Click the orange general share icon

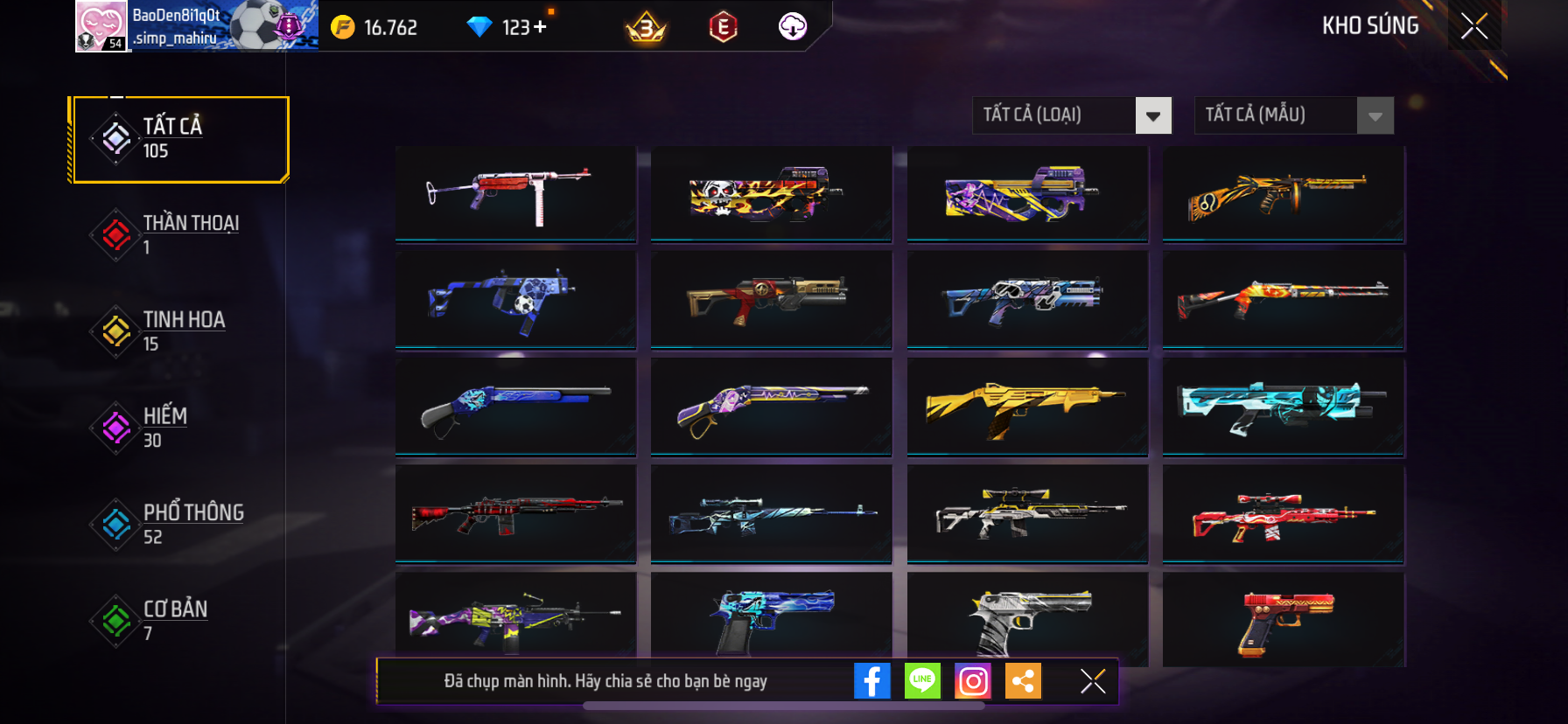[1023, 681]
